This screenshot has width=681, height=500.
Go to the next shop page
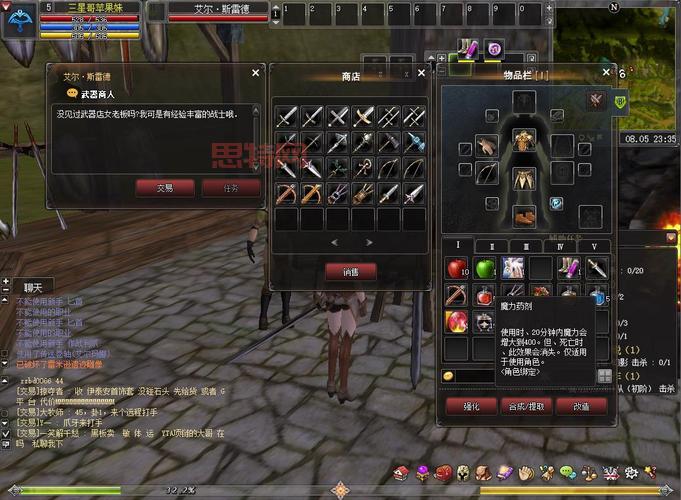369,242
